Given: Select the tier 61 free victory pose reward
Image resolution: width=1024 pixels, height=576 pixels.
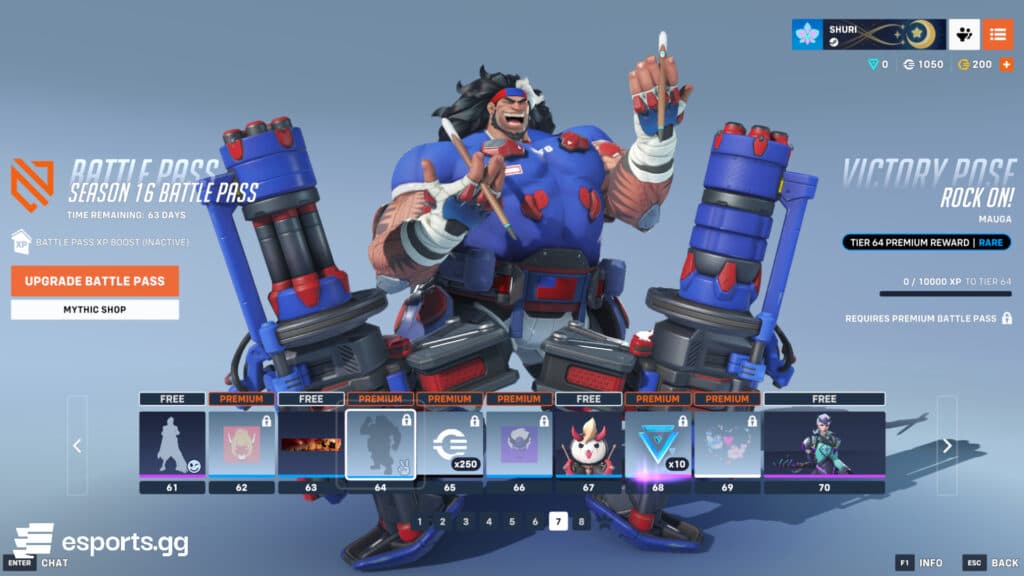Looking at the screenshot, I should [172, 443].
